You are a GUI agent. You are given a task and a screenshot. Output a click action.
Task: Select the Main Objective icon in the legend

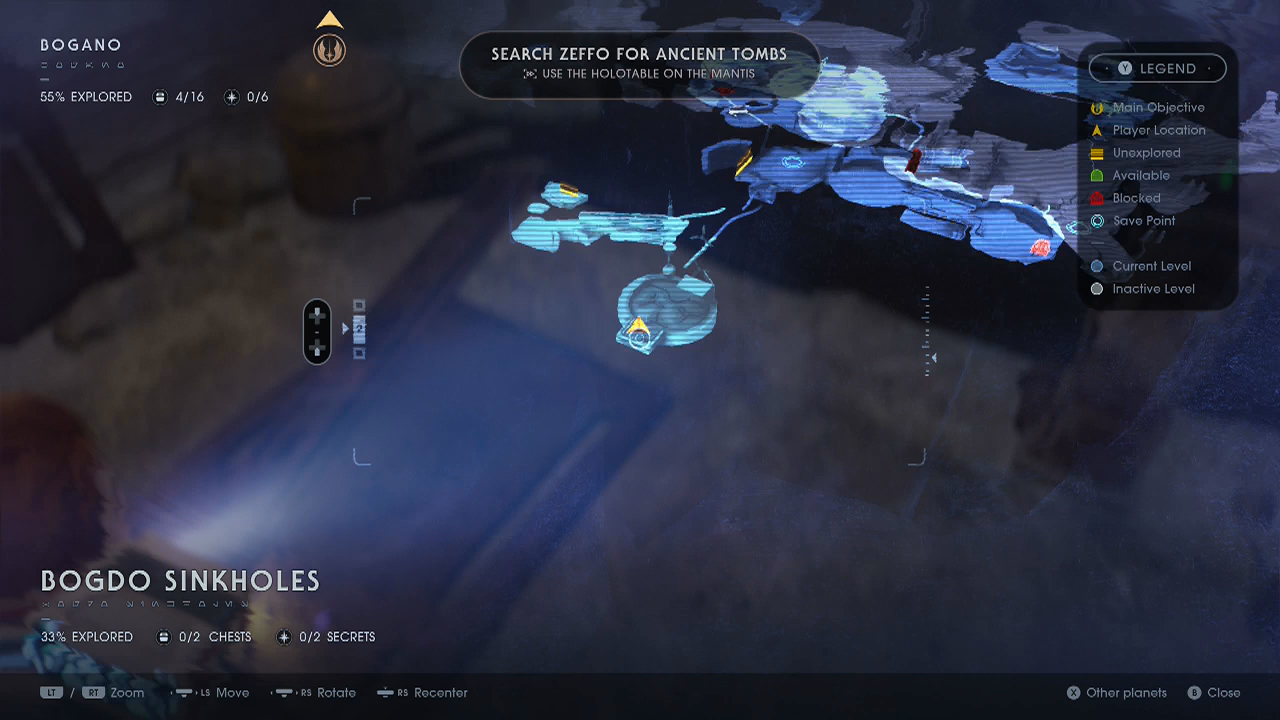[1097, 107]
